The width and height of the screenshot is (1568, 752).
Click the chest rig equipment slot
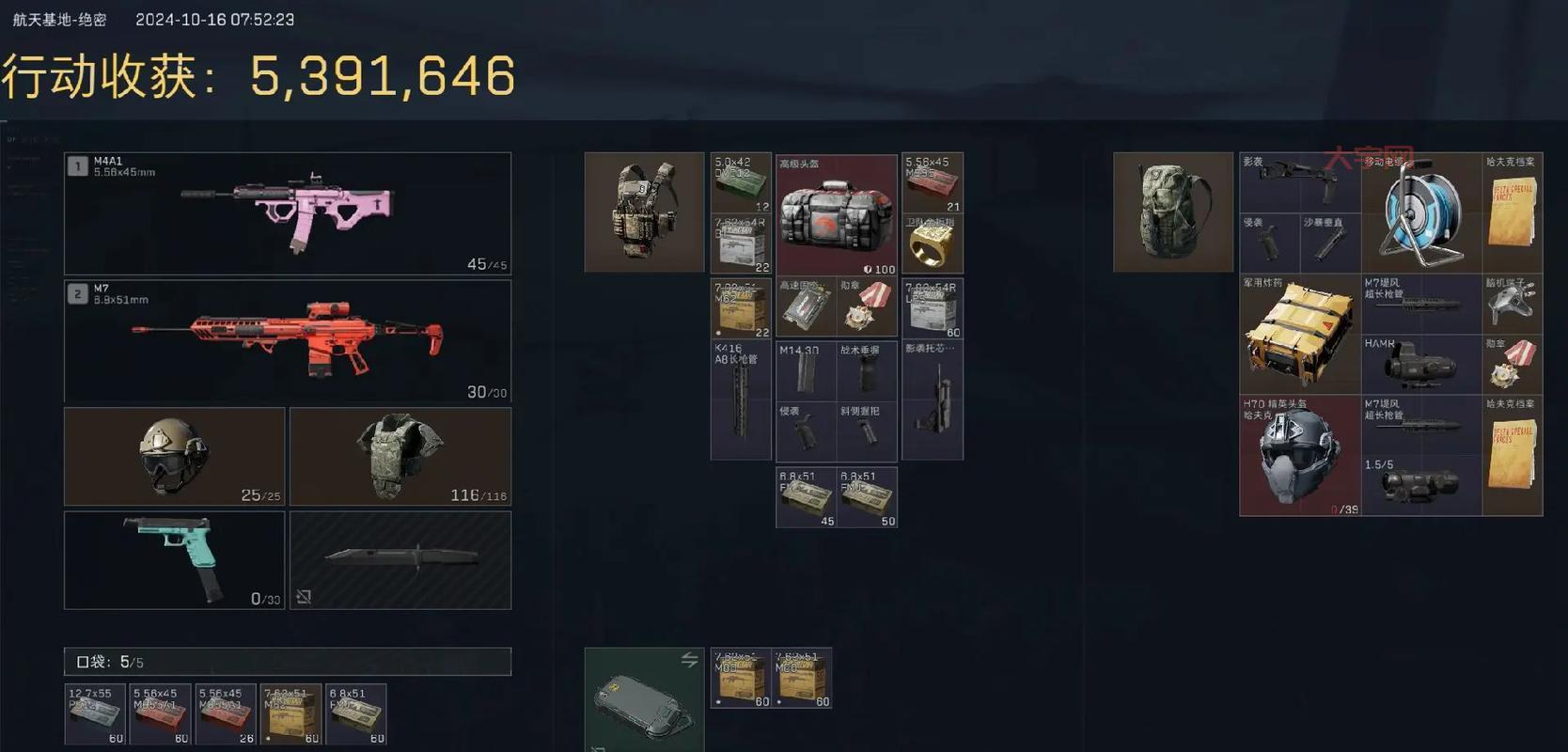click(x=644, y=212)
